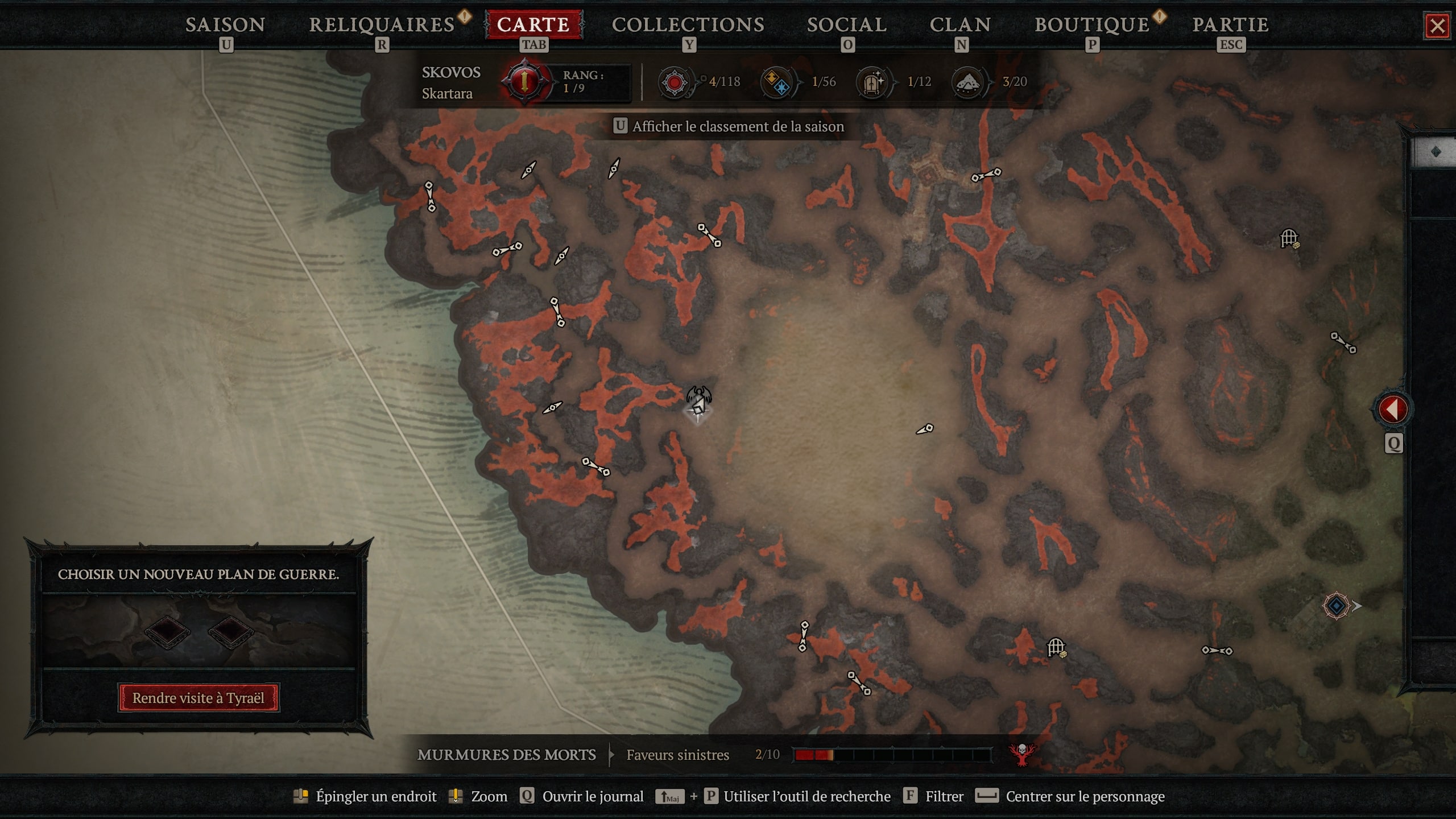Click the Altars of Lilith renown counter icon
This screenshot has width=1456, height=819.
point(675,81)
